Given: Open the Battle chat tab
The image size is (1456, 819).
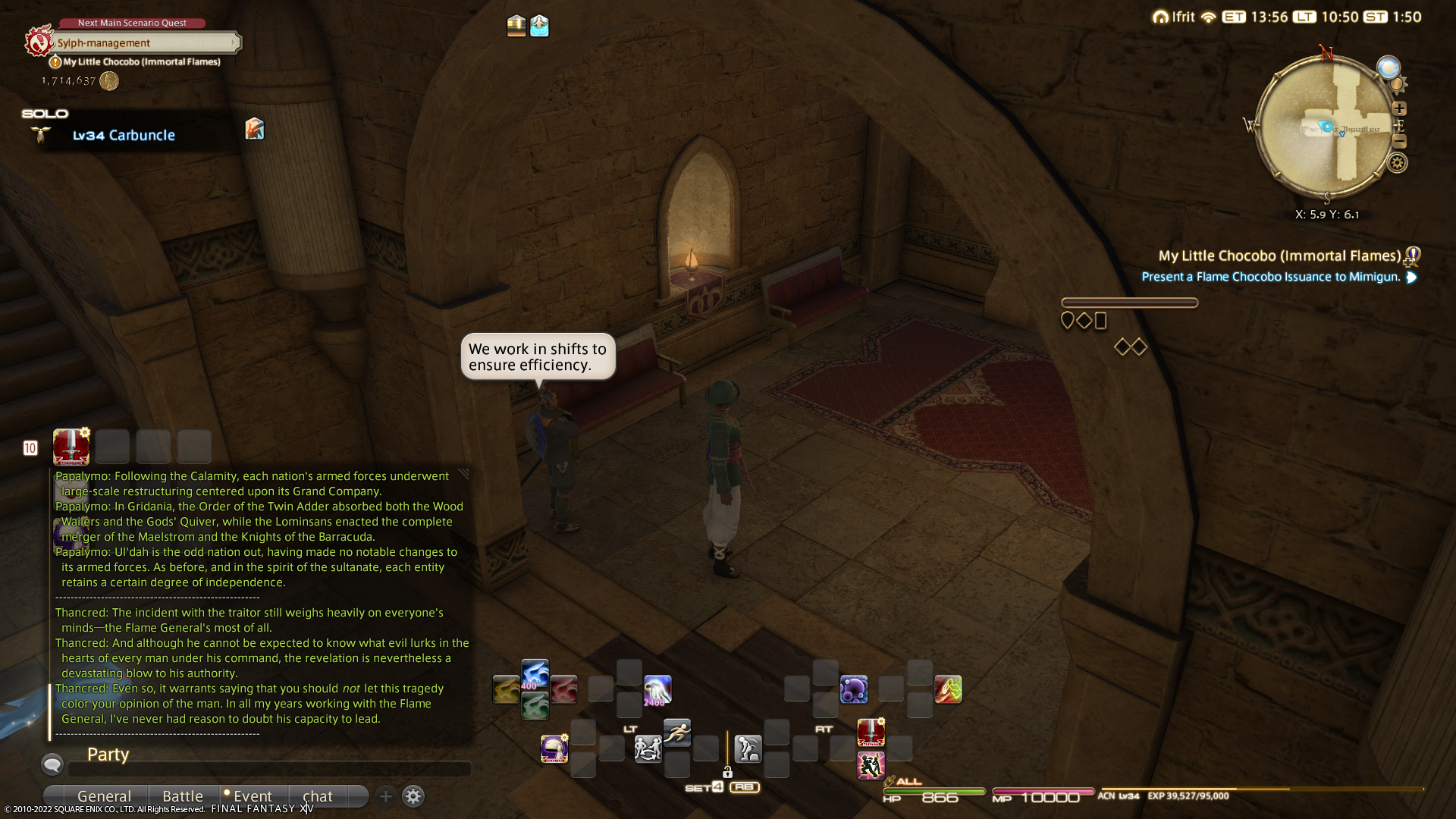Looking at the screenshot, I should (x=183, y=796).
